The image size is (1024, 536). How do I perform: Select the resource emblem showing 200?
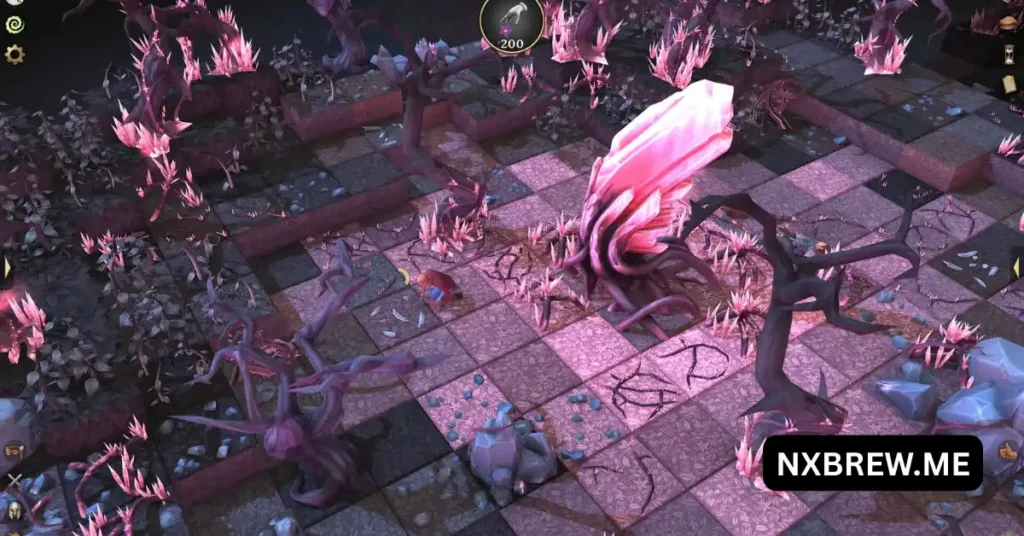click(512, 24)
